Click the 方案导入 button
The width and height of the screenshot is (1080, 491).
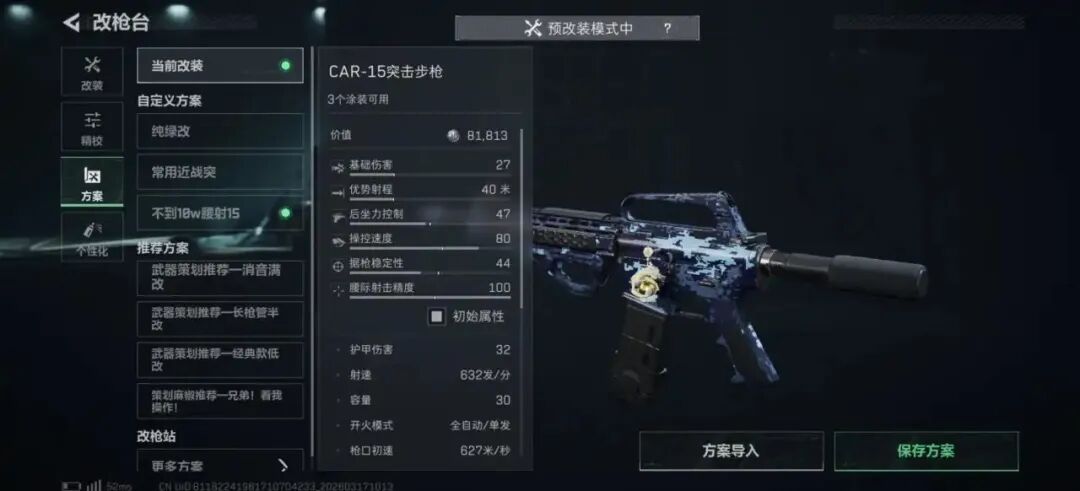(731, 451)
